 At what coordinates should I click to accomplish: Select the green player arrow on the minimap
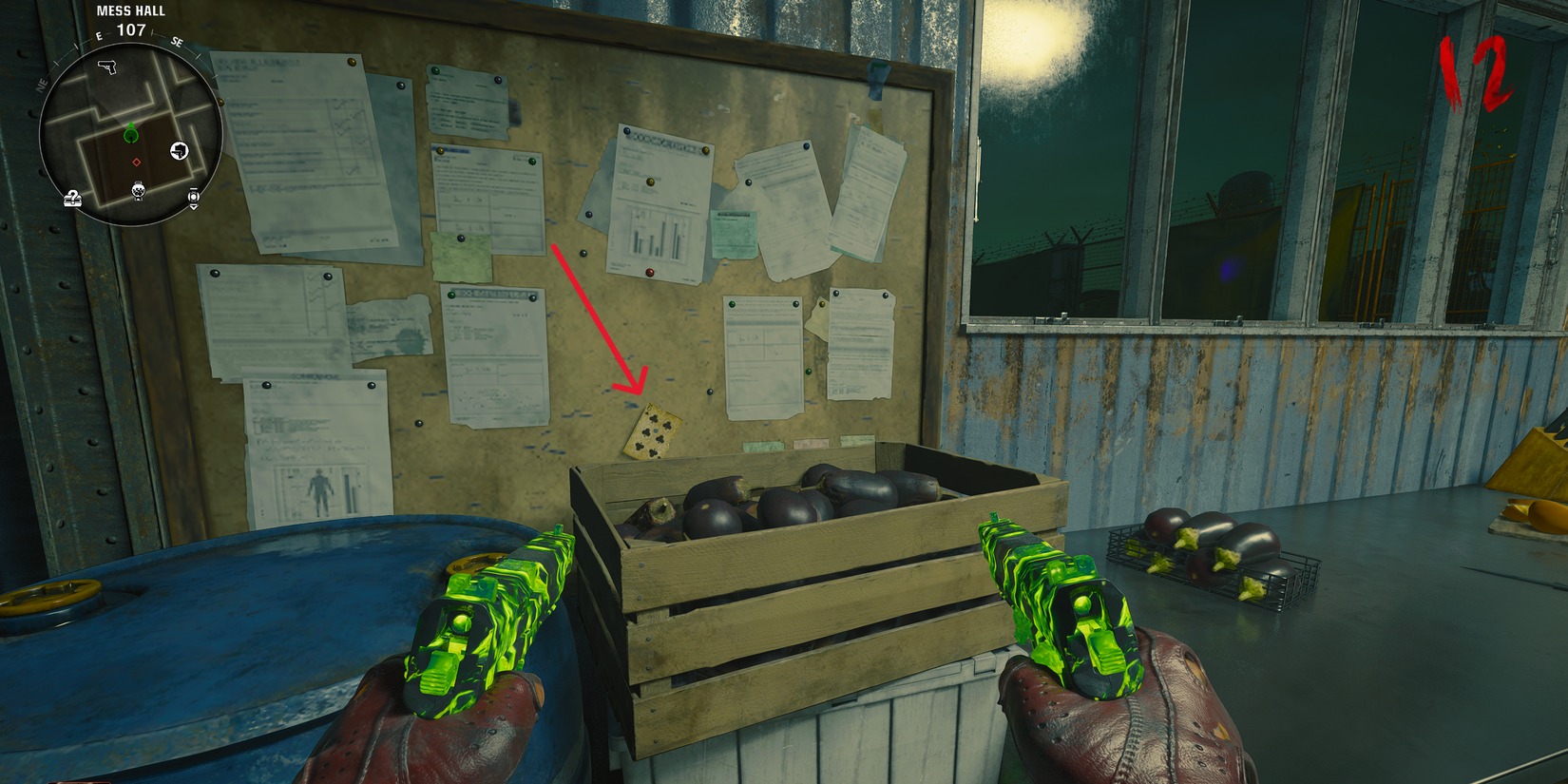[x=130, y=134]
